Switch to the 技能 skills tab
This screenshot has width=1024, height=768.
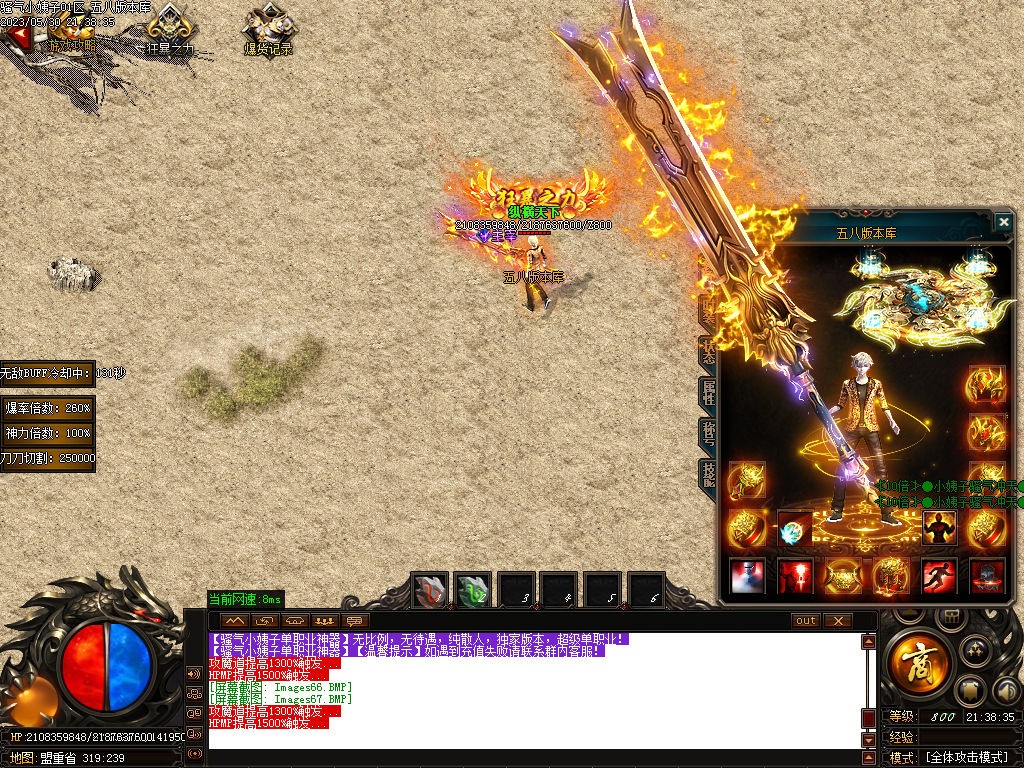pyautogui.click(x=708, y=474)
